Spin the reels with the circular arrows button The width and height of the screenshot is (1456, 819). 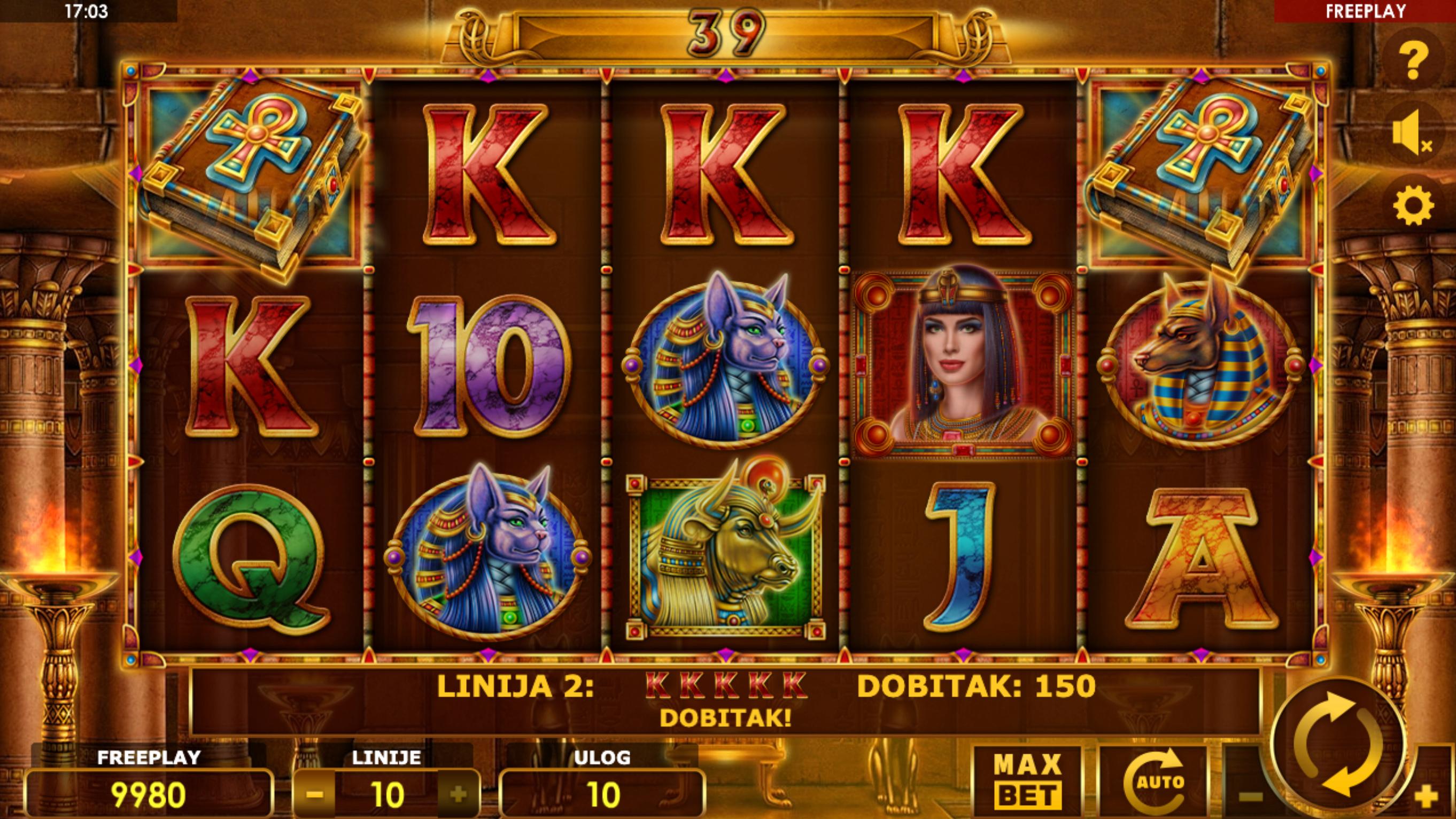click(1337, 744)
